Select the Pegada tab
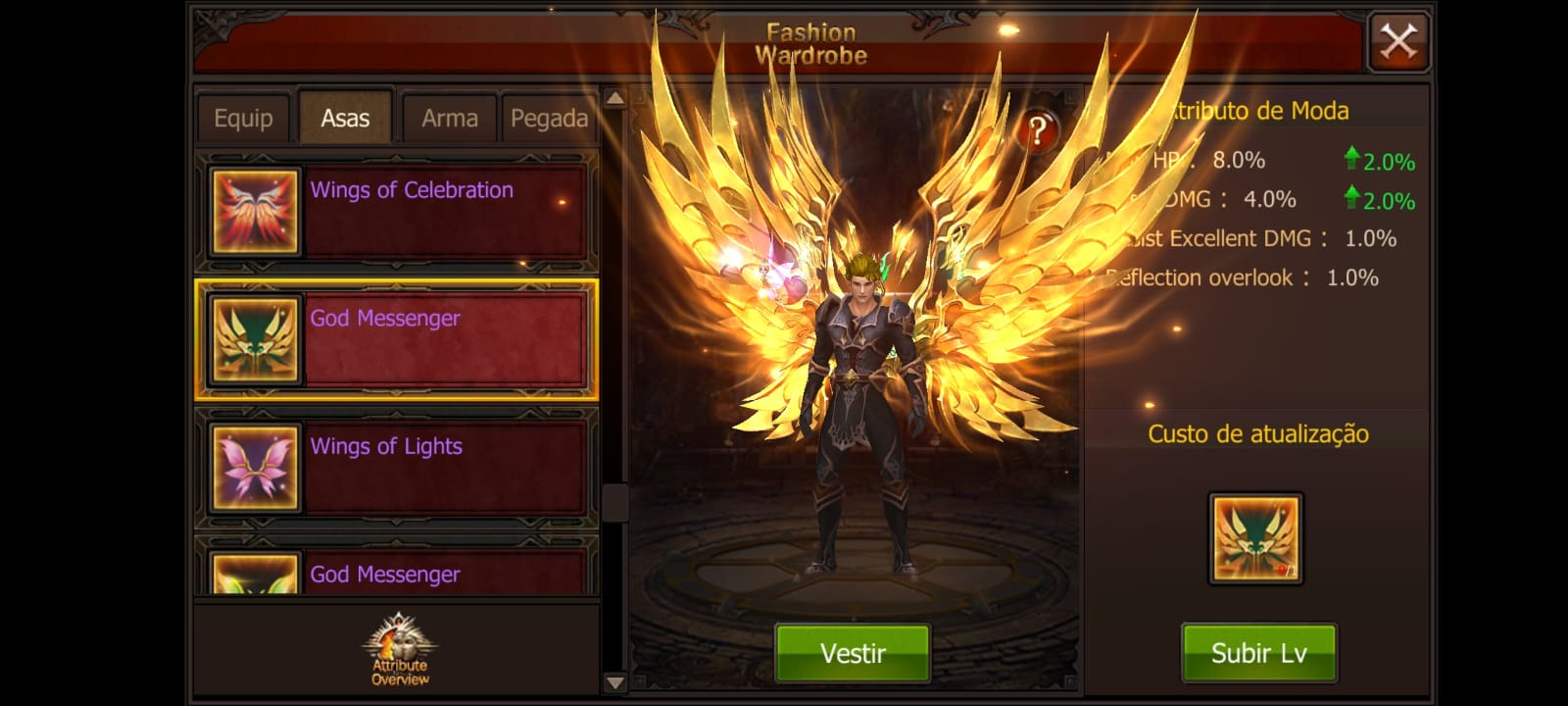This screenshot has width=1568, height=706. 549,119
